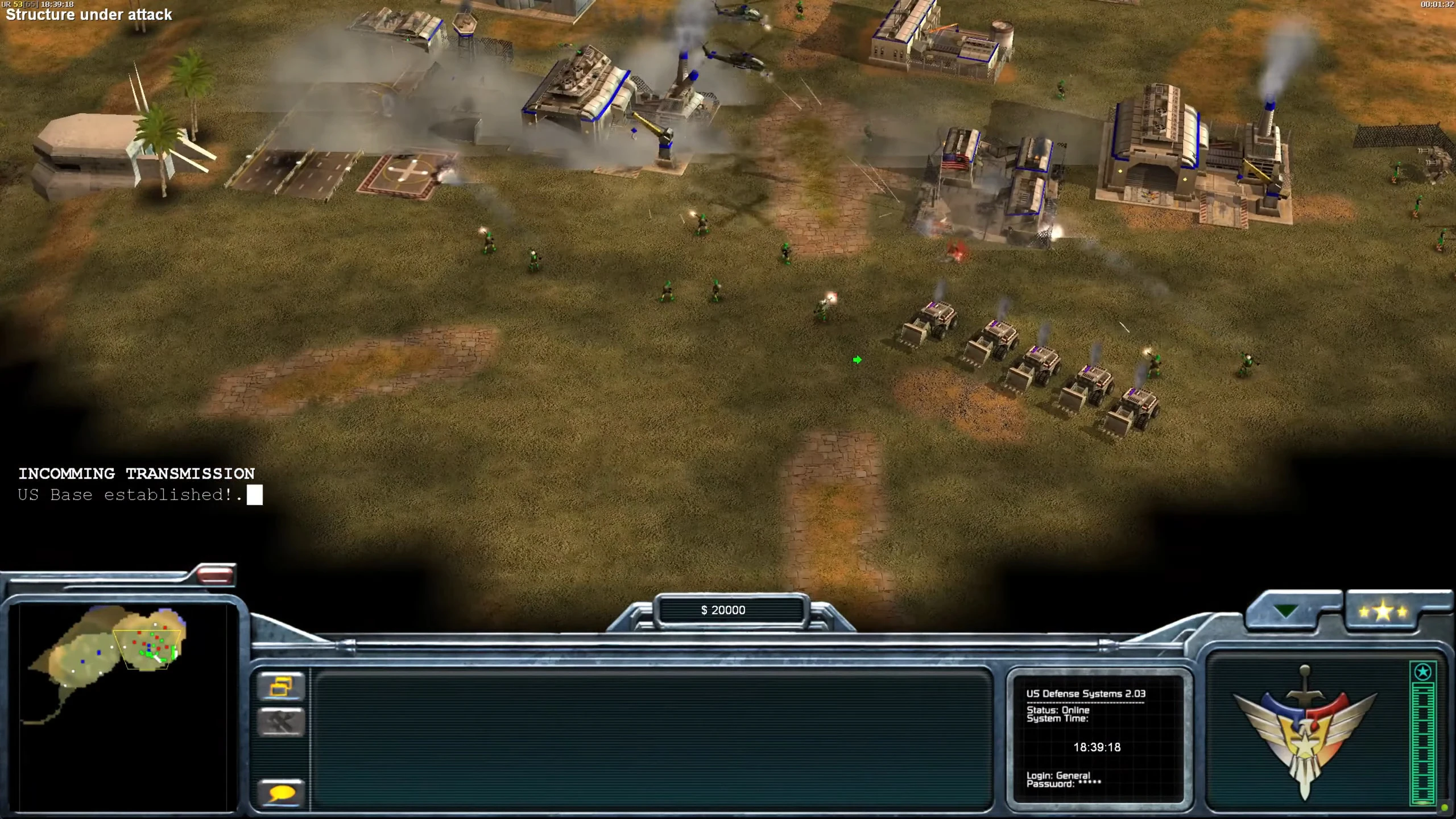The height and width of the screenshot is (819, 1456).
Task: Open chat with the yellow speech bubble icon
Action: tap(282, 791)
